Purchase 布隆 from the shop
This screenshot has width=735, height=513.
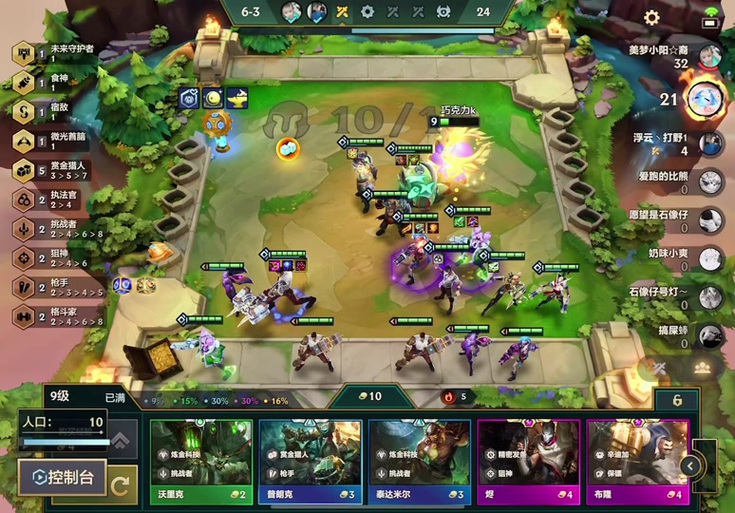point(637,460)
